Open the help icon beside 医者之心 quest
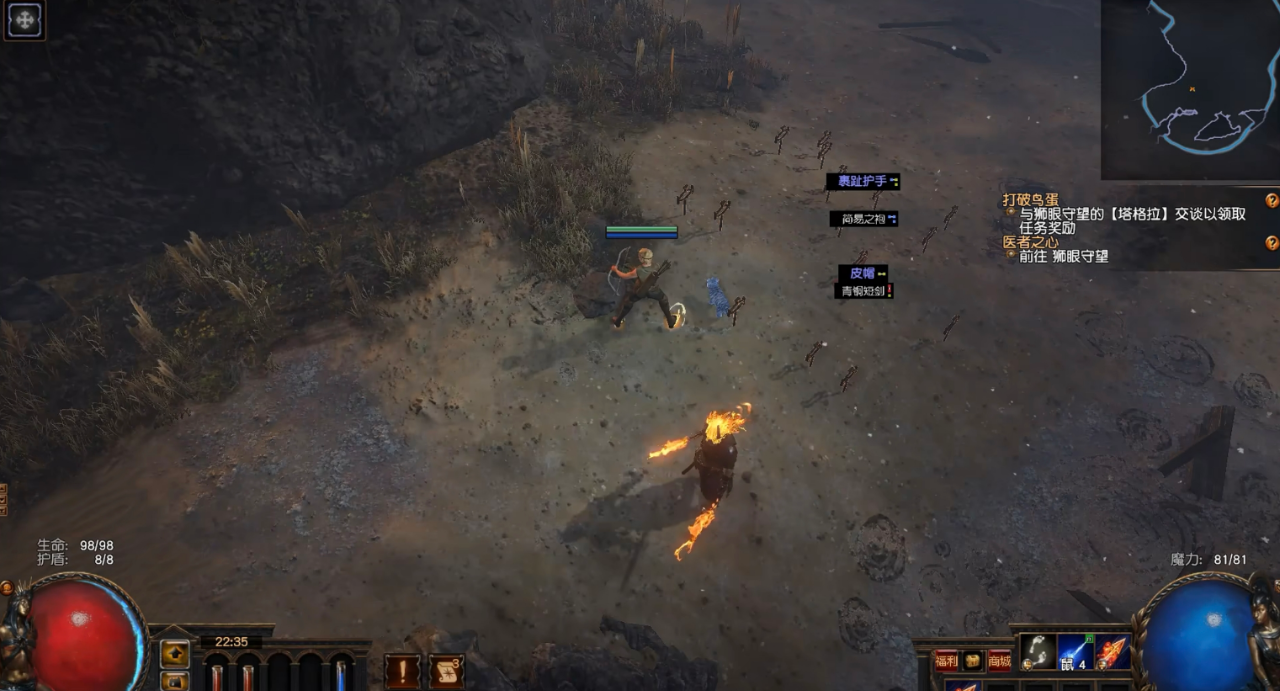The image size is (1280, 691). click(1271, 242)
